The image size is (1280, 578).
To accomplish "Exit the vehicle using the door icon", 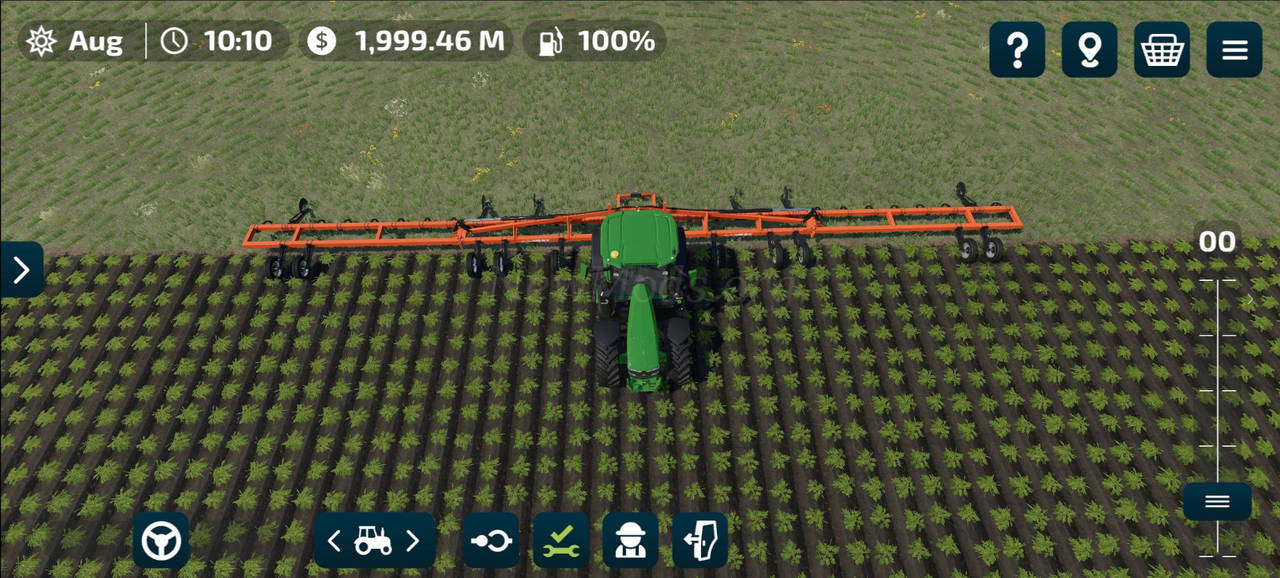I will tap(700, 541).
